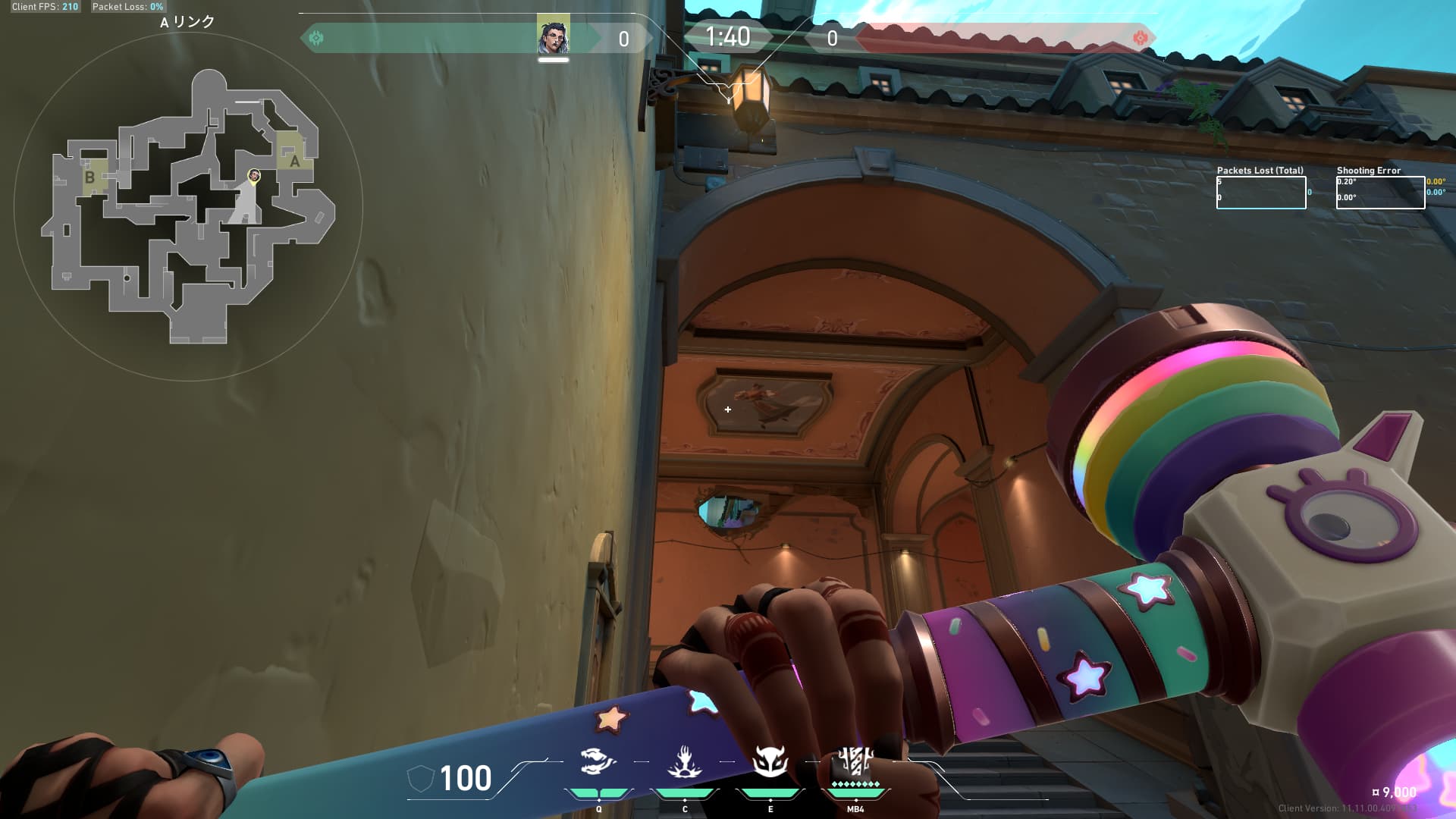Click the player position marker on the minimap
This screenshot has width=1456, height=819.
(x=254, y=176)
